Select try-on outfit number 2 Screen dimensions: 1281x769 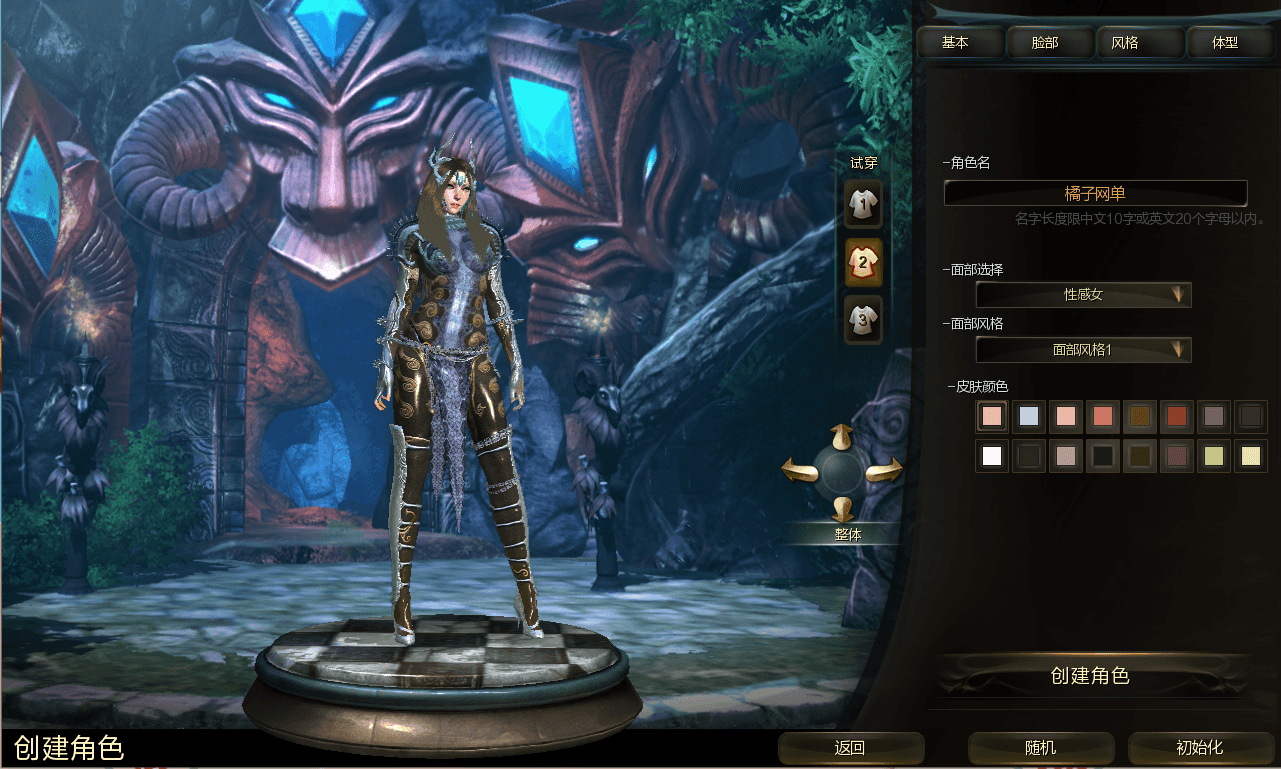[x=863, y=263]
